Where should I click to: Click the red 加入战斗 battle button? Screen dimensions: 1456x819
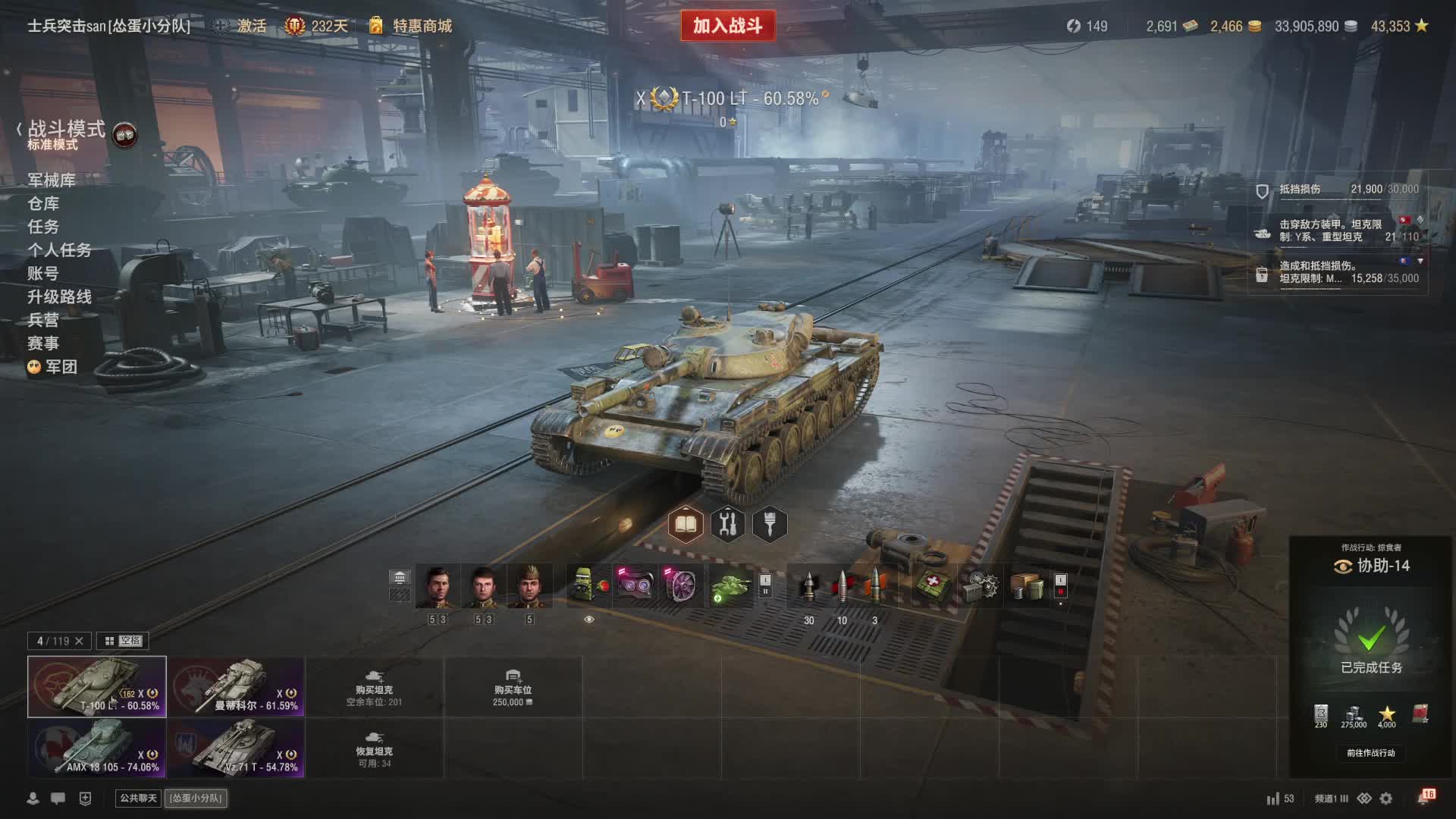(727, 26)
